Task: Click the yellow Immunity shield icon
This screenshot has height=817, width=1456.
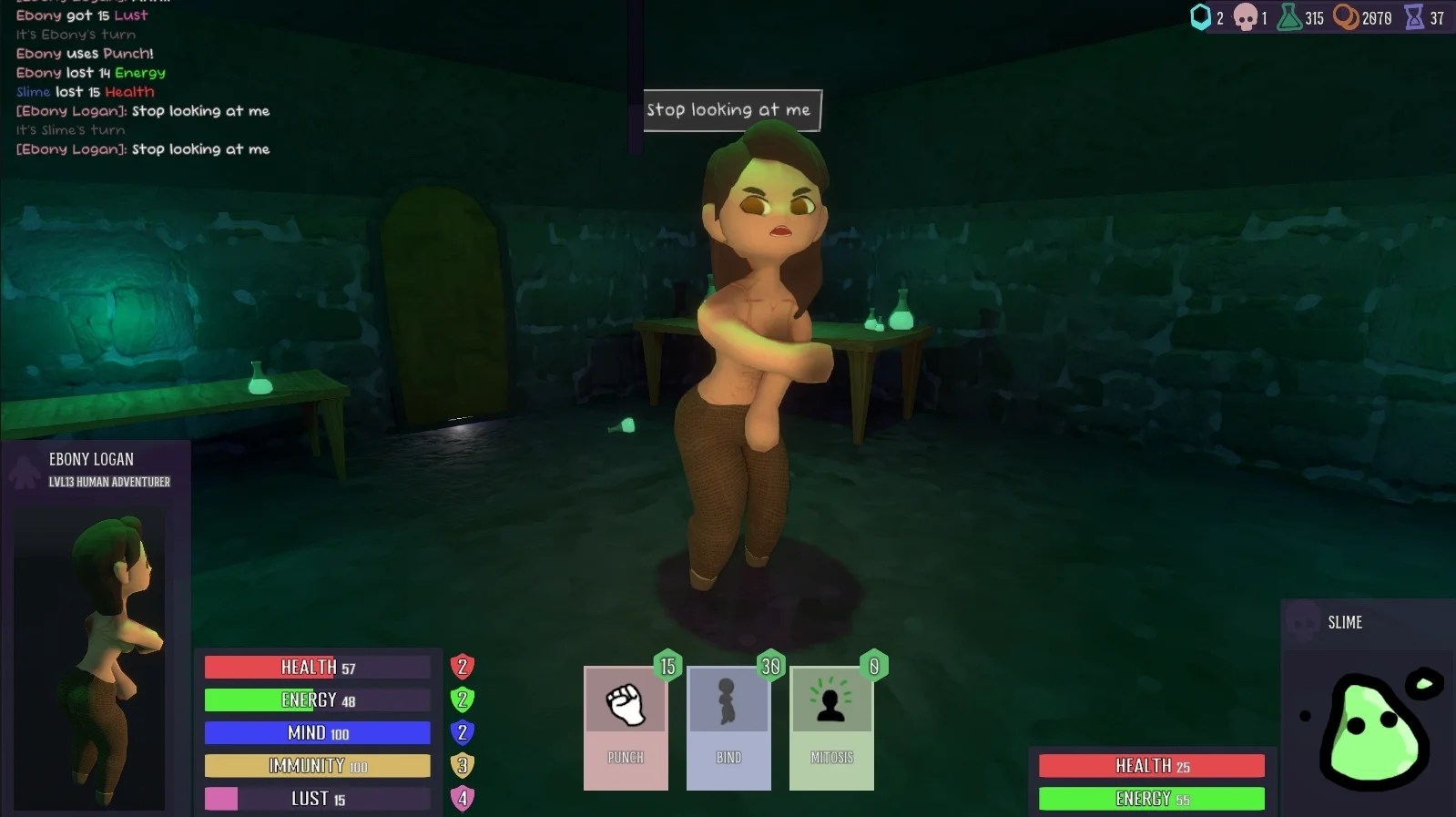Action: click(462, 765)
